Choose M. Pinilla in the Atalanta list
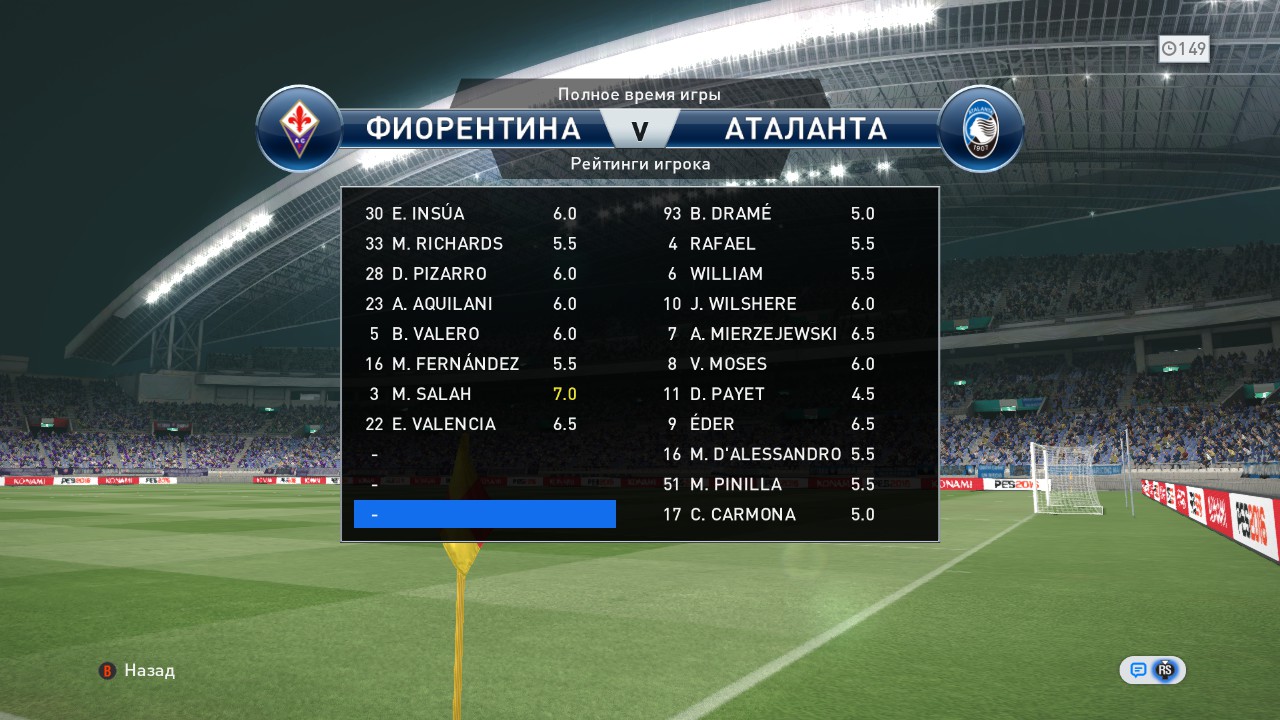Screen dimensions: 1280x720 pyautogui.click(x=770, y=484)
